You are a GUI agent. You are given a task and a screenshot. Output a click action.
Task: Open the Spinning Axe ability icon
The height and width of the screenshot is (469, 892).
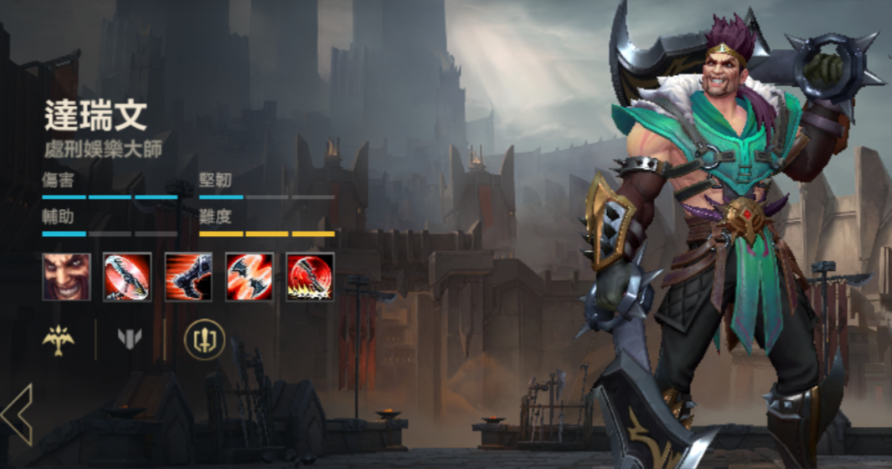(x=127, y=276)
